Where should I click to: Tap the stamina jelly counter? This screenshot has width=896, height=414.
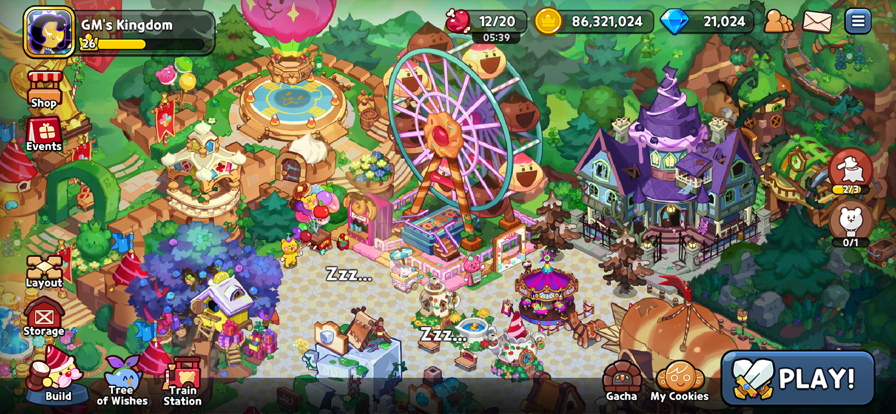(x=486, y=22)
